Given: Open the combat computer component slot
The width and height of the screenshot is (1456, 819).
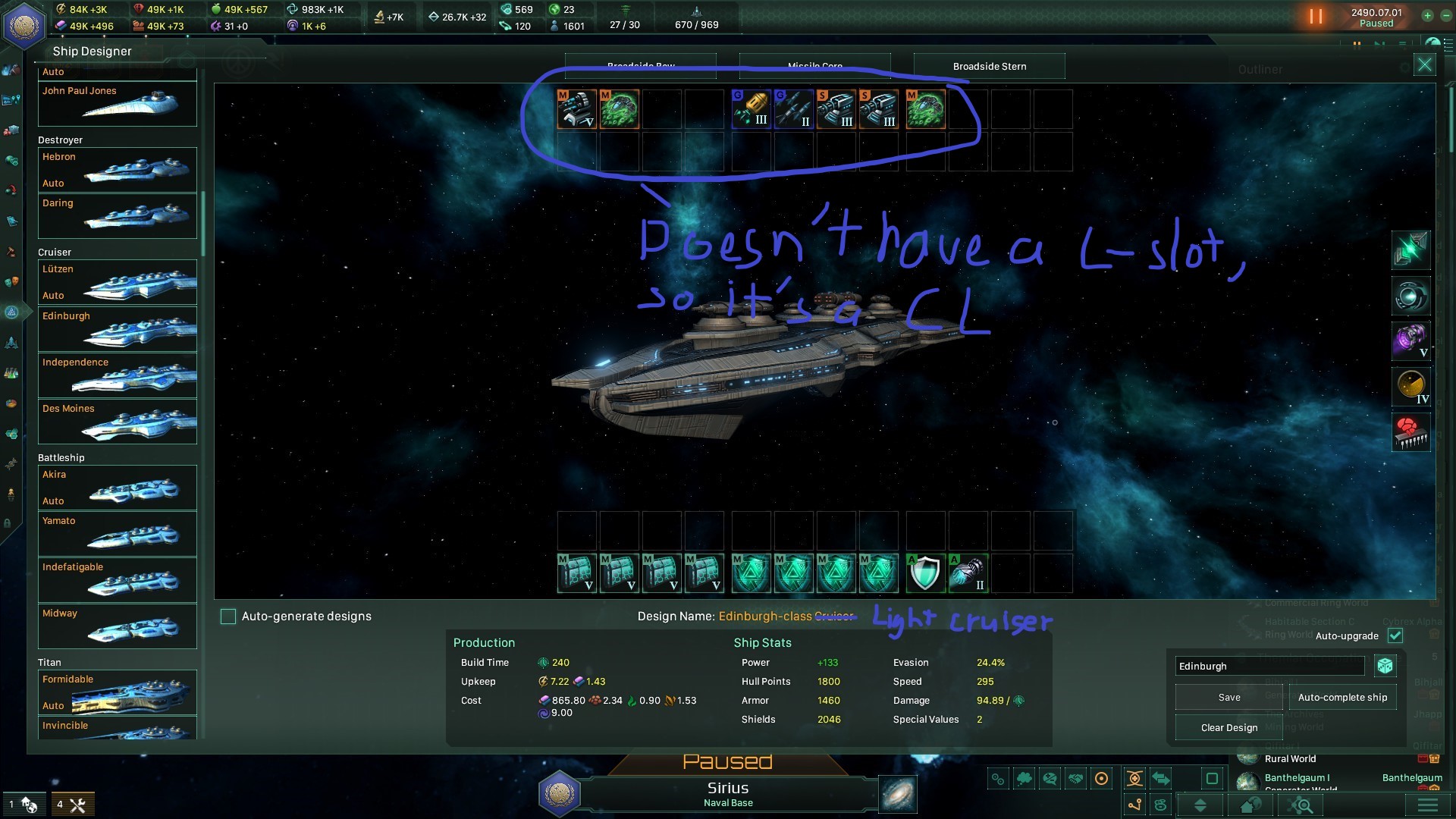Looking at the screenshot, I should (x=1410, y=432).
